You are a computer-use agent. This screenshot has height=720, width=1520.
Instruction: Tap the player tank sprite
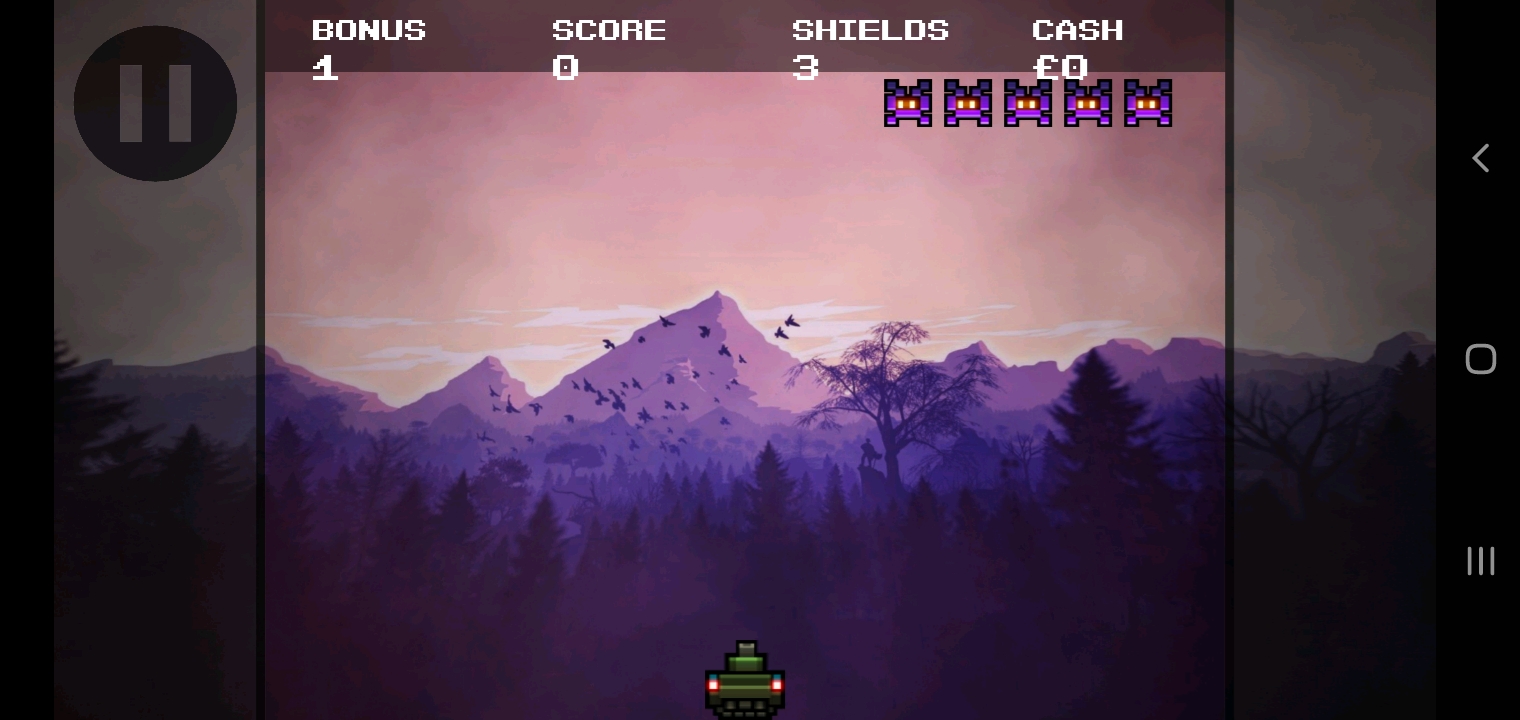745,678
